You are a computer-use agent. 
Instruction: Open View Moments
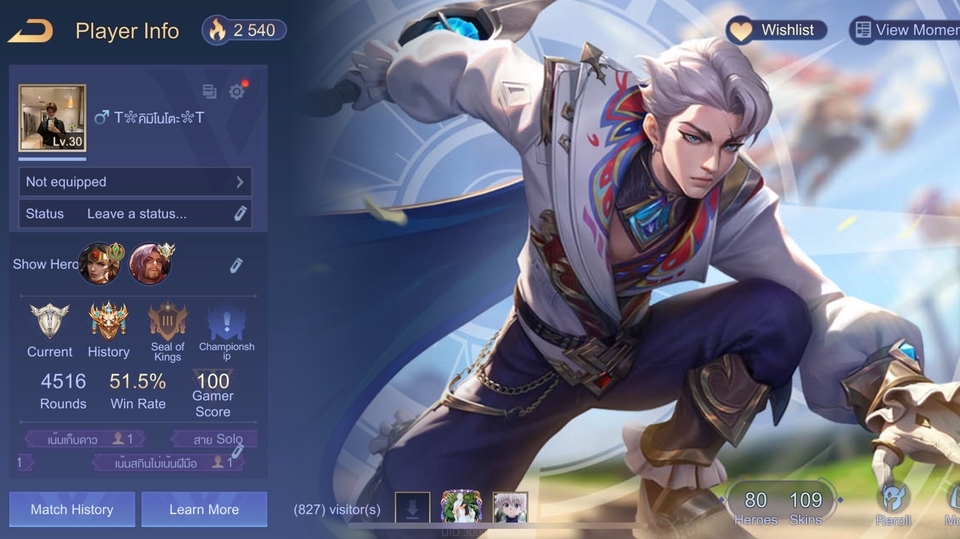(904, 30)
